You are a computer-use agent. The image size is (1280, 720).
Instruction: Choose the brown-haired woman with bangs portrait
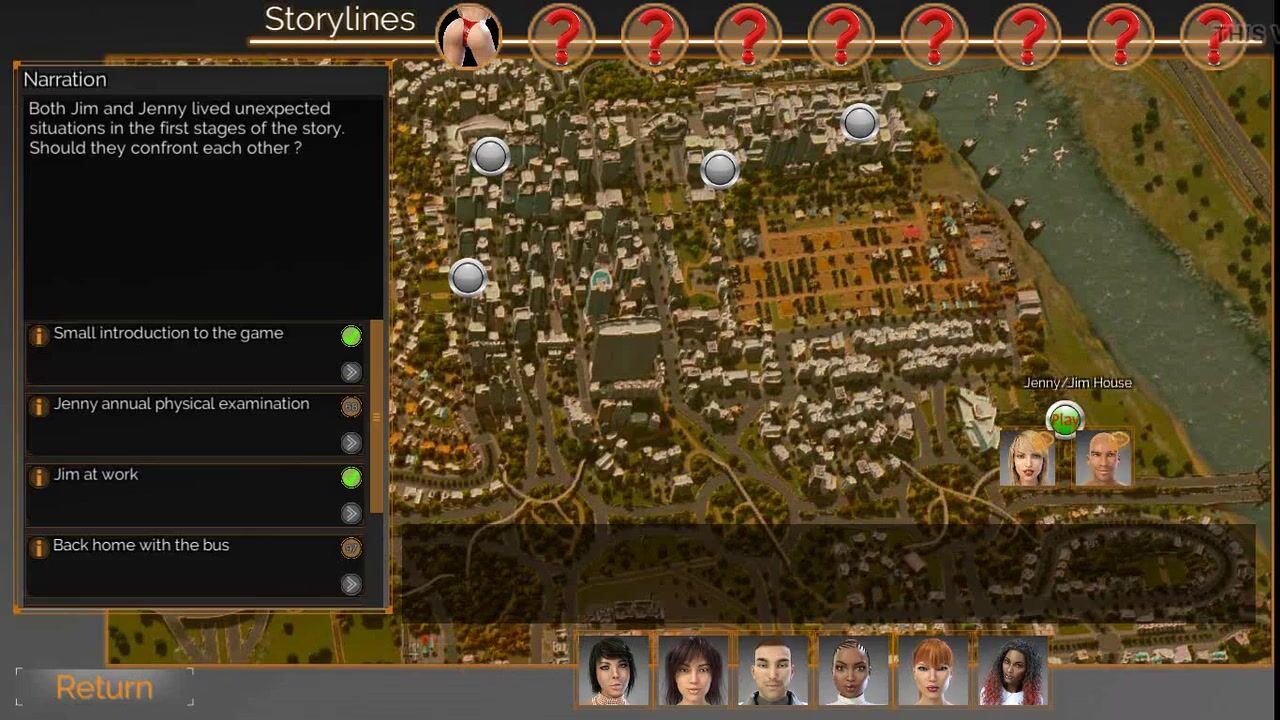[694, 670]
